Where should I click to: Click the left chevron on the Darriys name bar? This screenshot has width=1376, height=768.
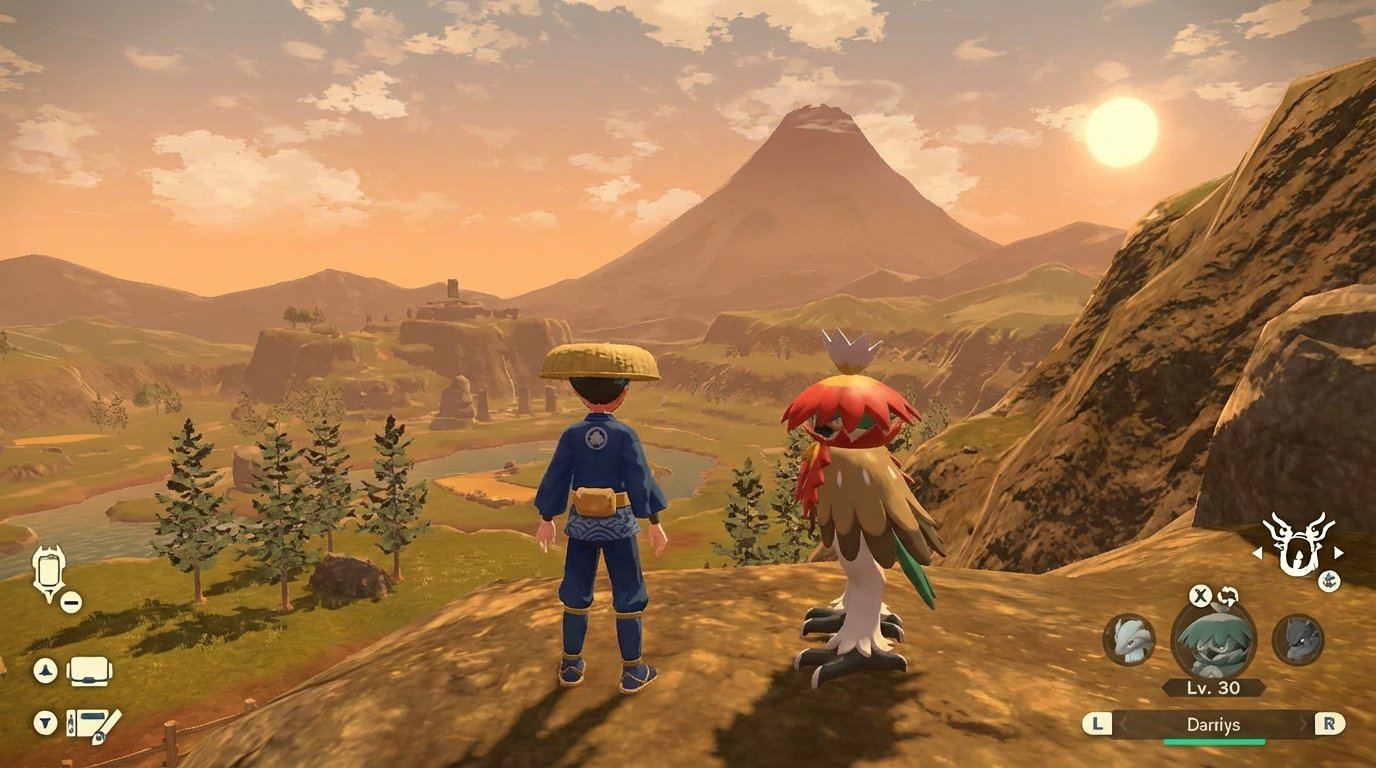[x=1121, y=723]
